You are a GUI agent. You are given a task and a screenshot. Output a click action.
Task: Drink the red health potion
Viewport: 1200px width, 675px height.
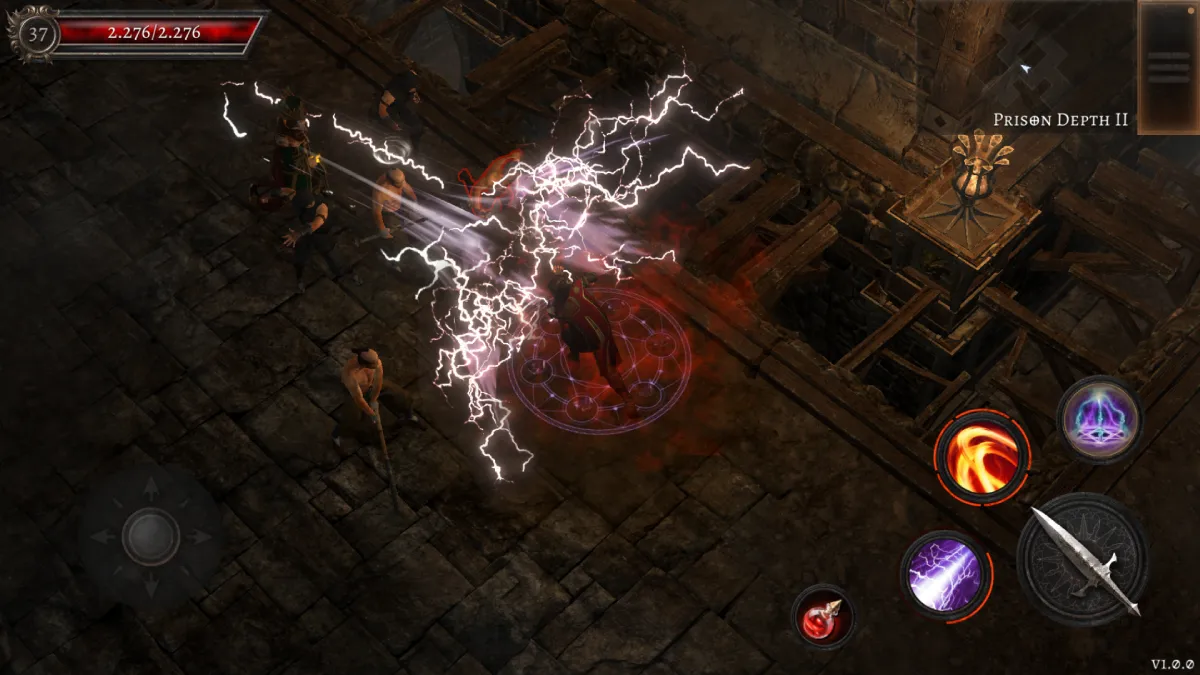824,616
